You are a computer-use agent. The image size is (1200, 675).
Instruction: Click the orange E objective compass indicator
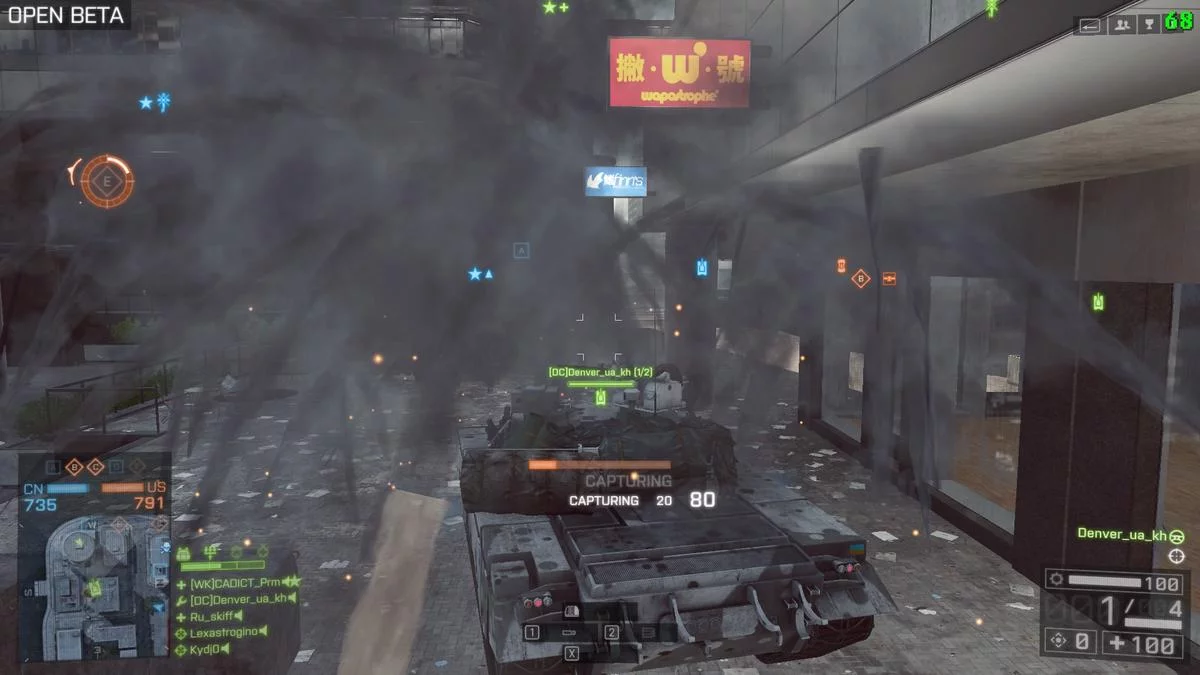pos(106,181)
